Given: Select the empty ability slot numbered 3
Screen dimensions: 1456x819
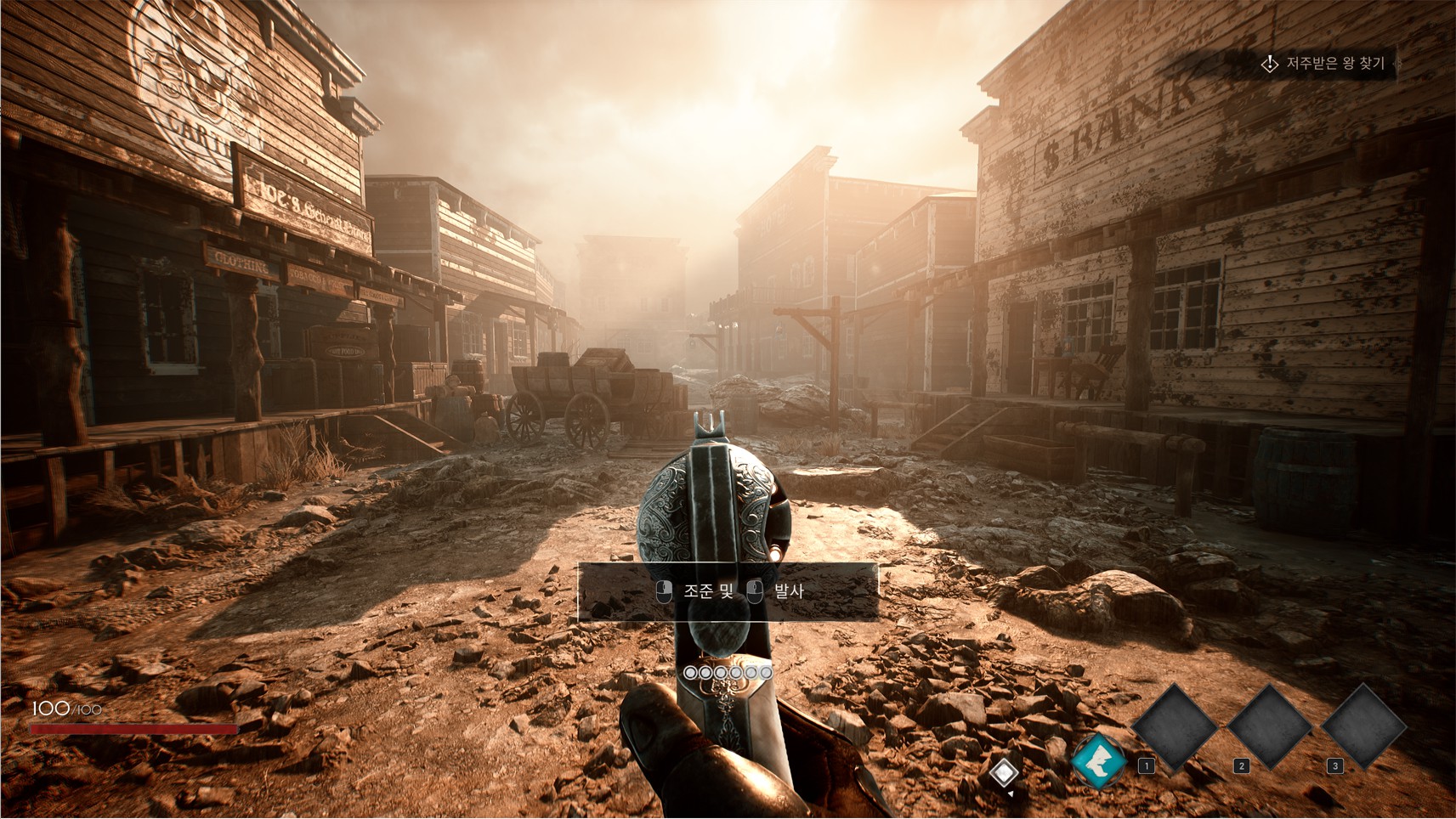Looking at the screenshot, I should point(1364,728).
